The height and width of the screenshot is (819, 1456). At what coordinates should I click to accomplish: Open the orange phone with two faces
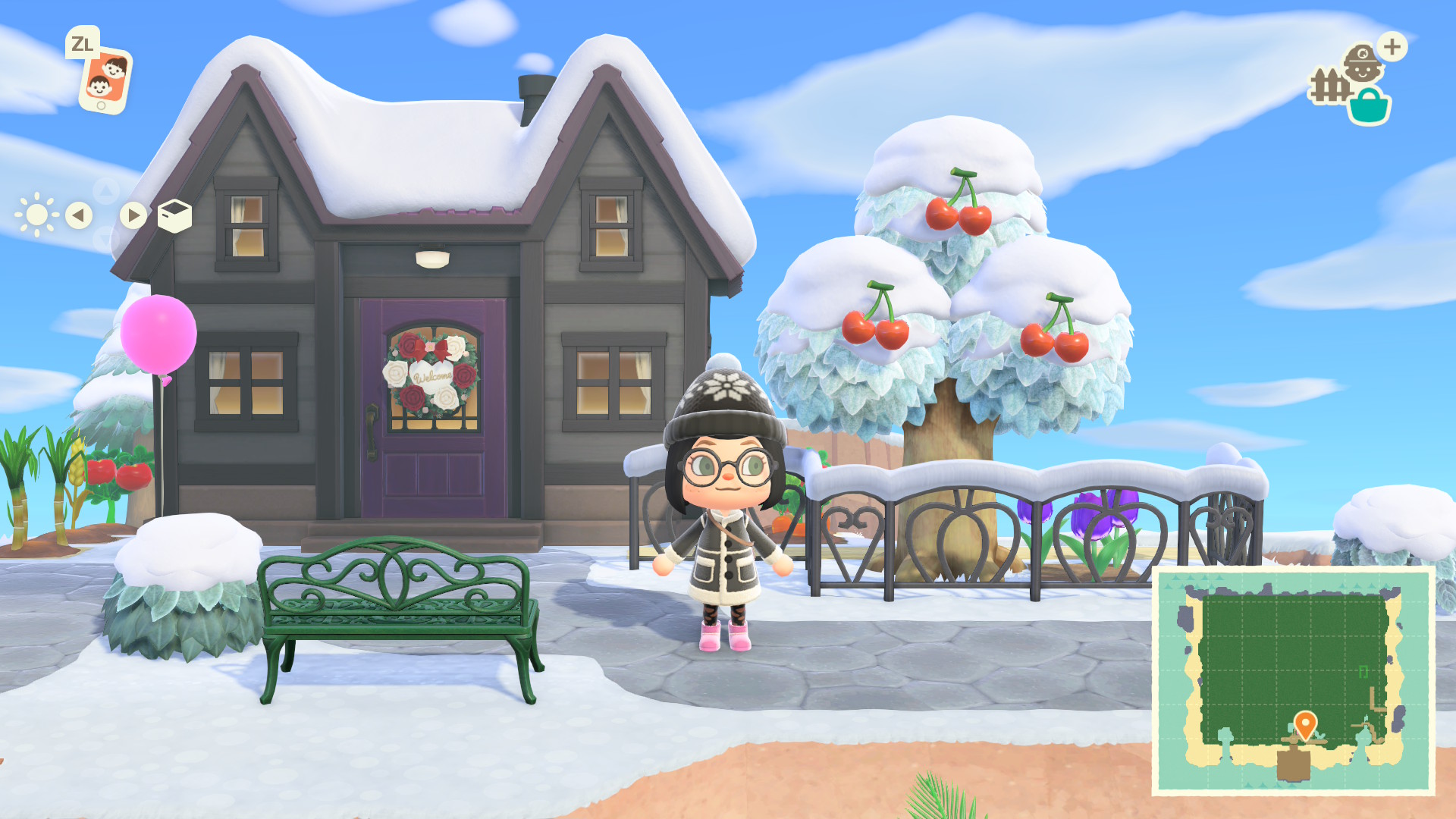105,81
